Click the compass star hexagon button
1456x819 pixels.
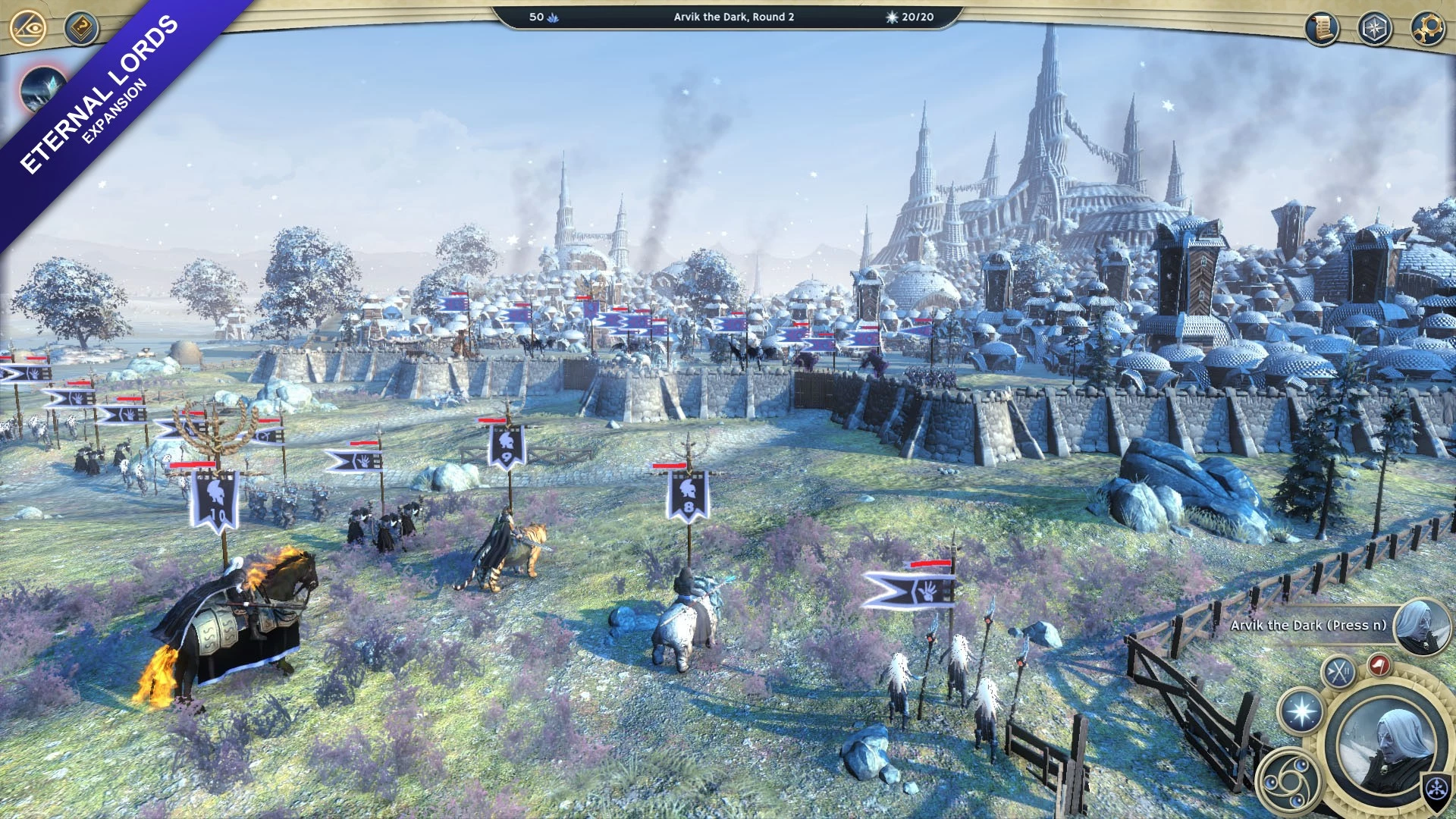tap(1374, 29)
